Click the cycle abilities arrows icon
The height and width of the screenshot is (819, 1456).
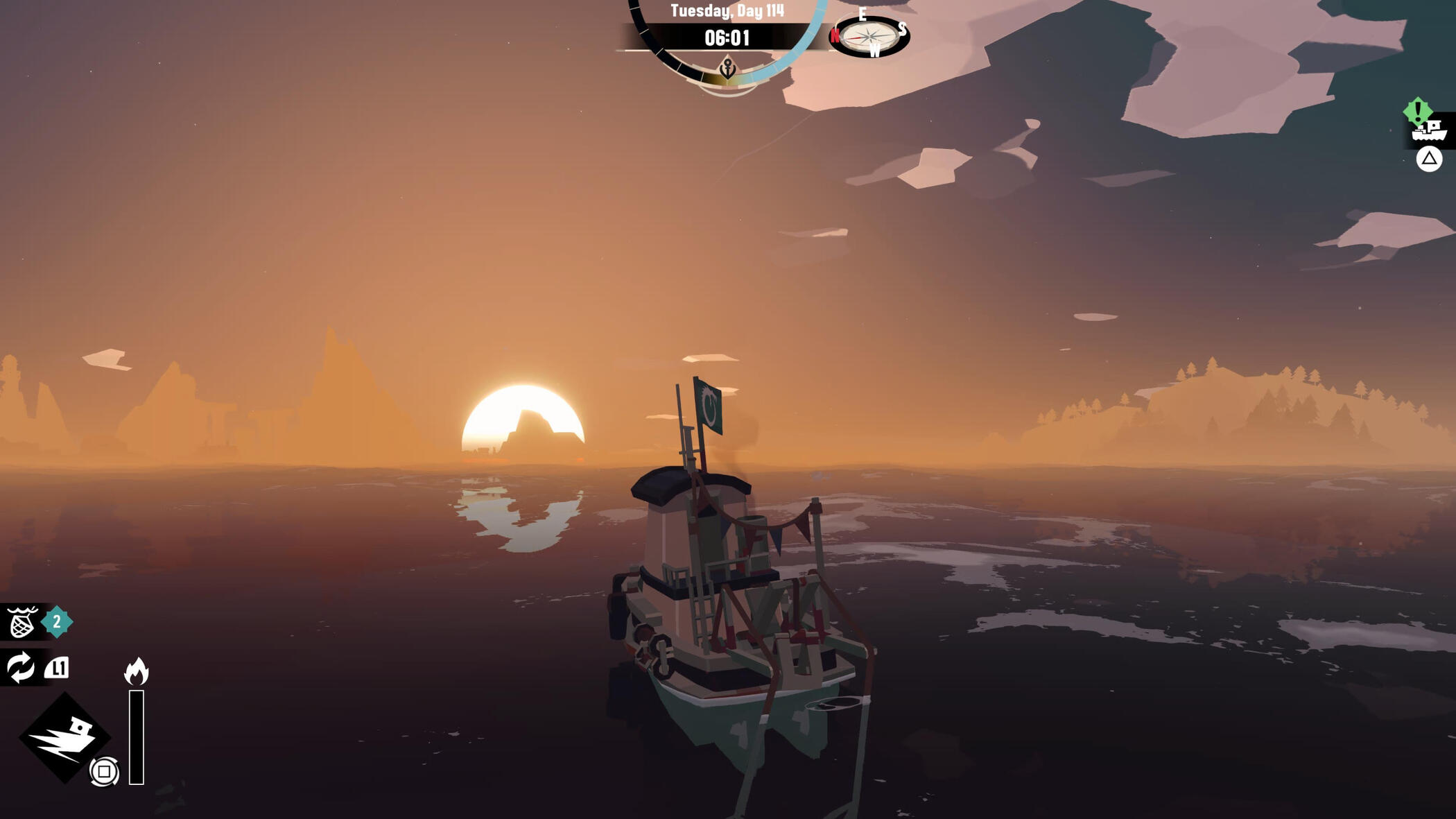point(20,668)
